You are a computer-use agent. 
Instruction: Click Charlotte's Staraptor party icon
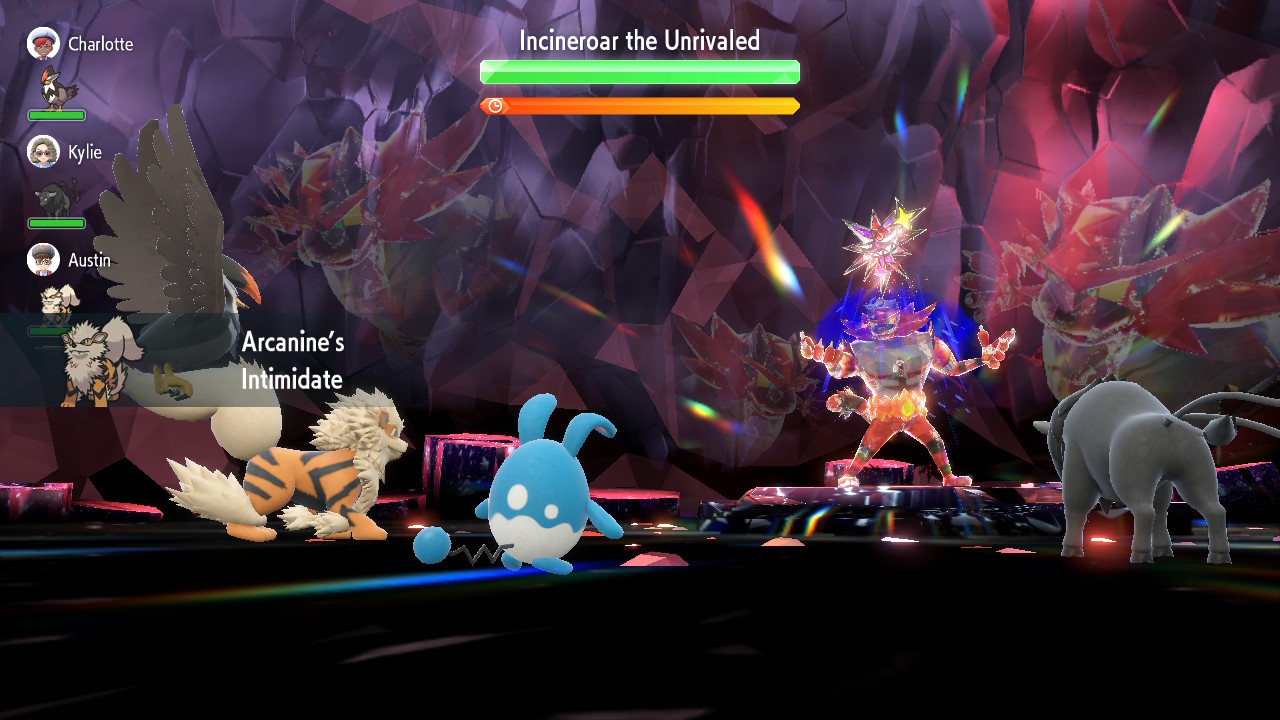point(58,88)
